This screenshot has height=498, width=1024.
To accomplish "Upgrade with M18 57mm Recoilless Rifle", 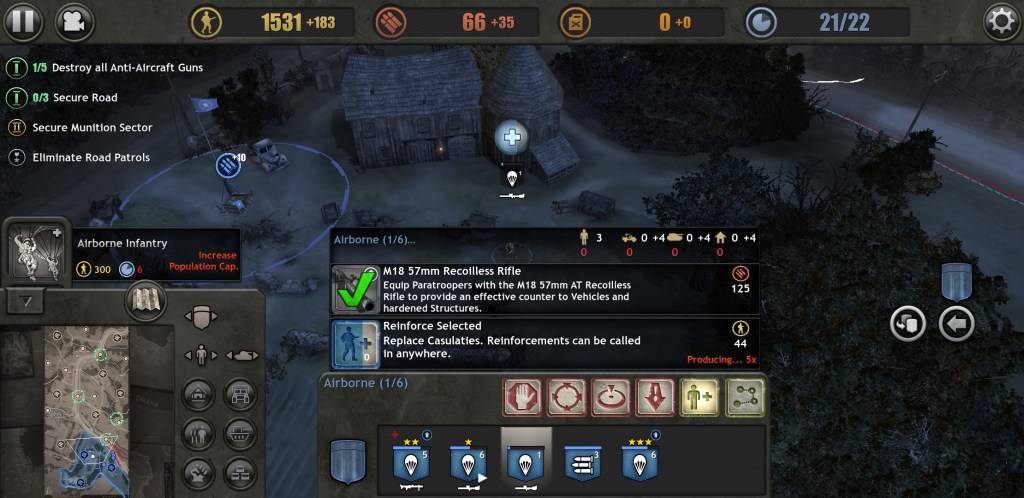I will click(x=354, y=288).
